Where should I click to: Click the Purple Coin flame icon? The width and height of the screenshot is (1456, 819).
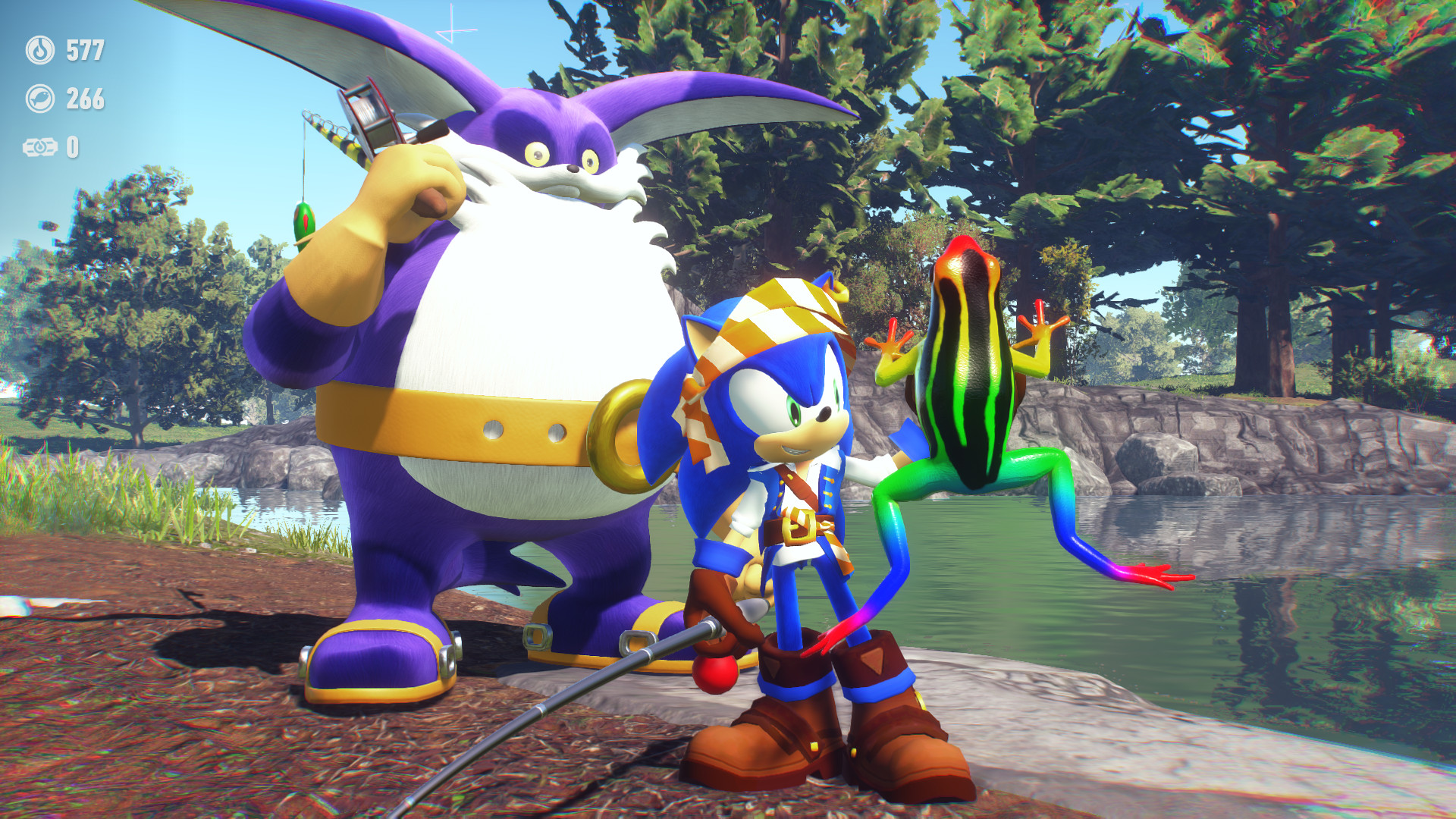pos(41,50)
